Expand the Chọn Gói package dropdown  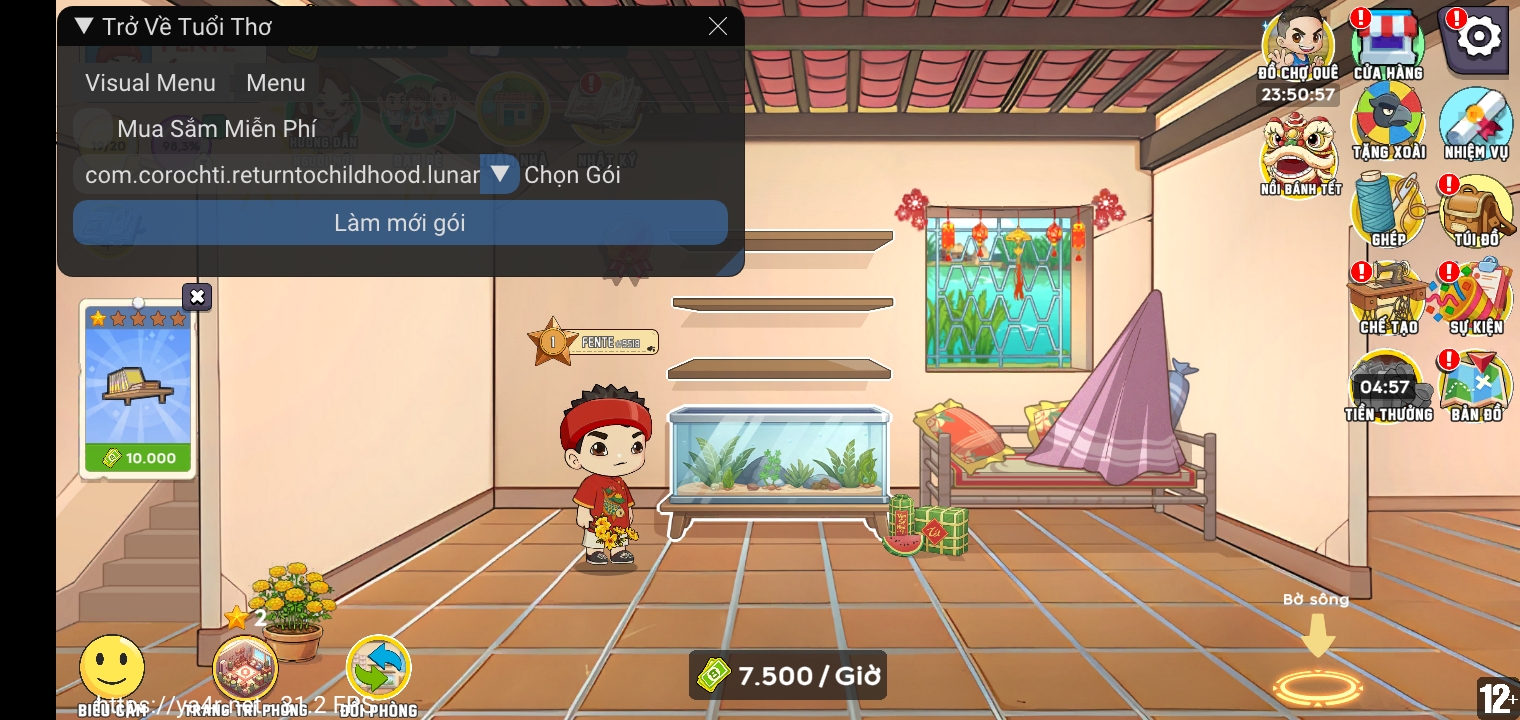(500, 174)
